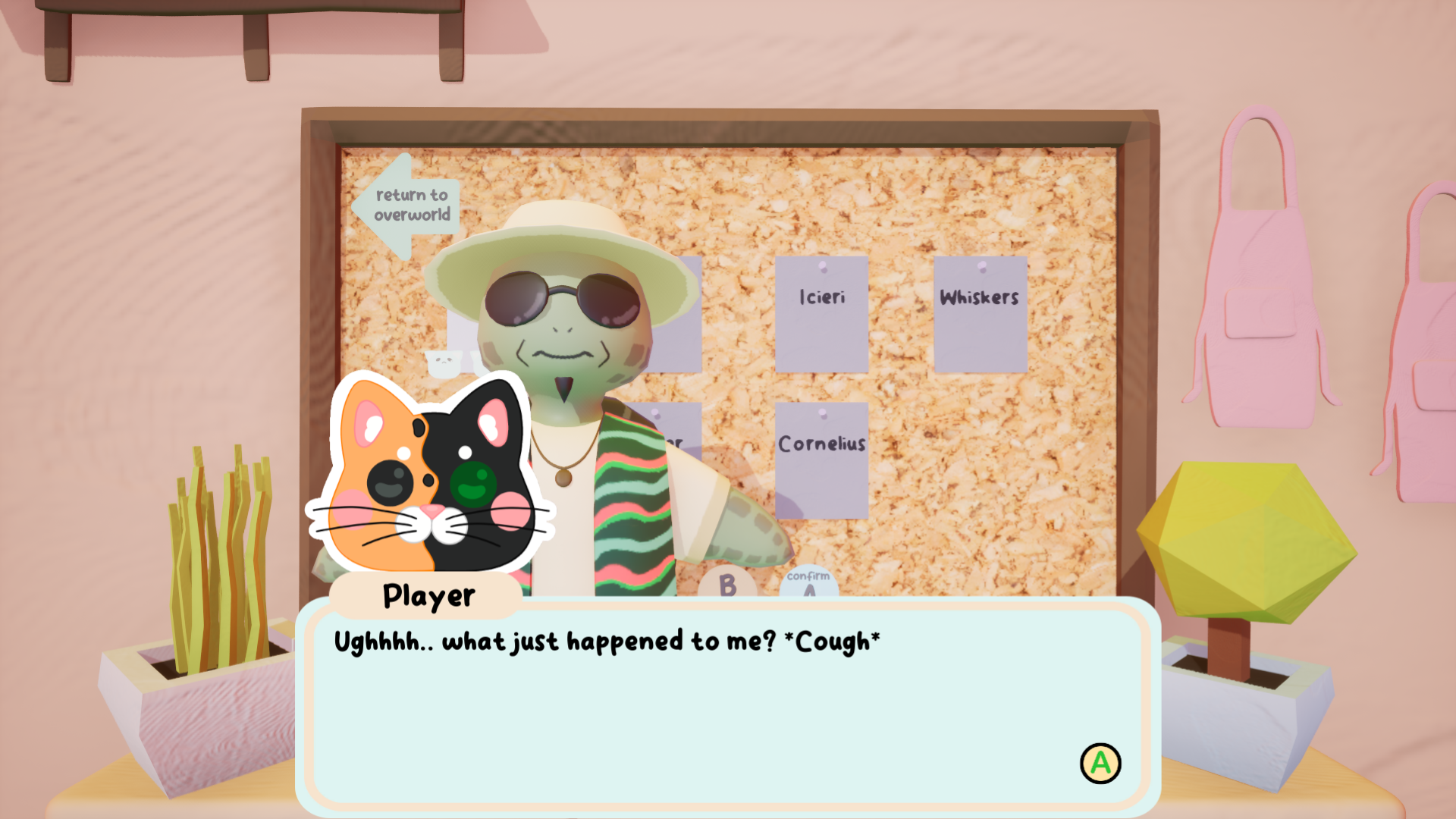Select the Cornelius note on the corkboard
The image size is (1456, 819).
pyautogui.click(x=821, y=459)
